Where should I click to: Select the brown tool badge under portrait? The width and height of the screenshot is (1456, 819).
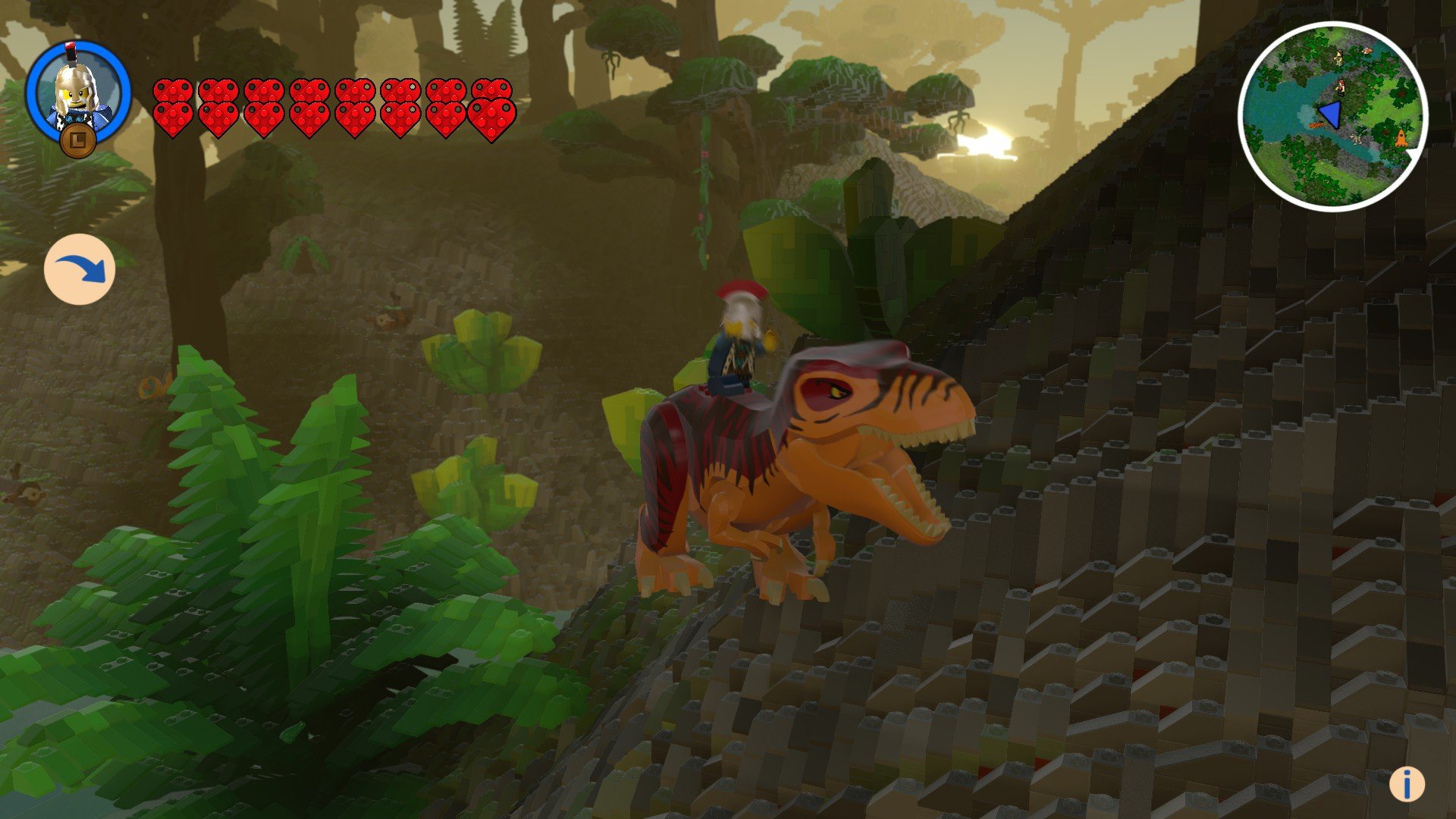point(78,141)
